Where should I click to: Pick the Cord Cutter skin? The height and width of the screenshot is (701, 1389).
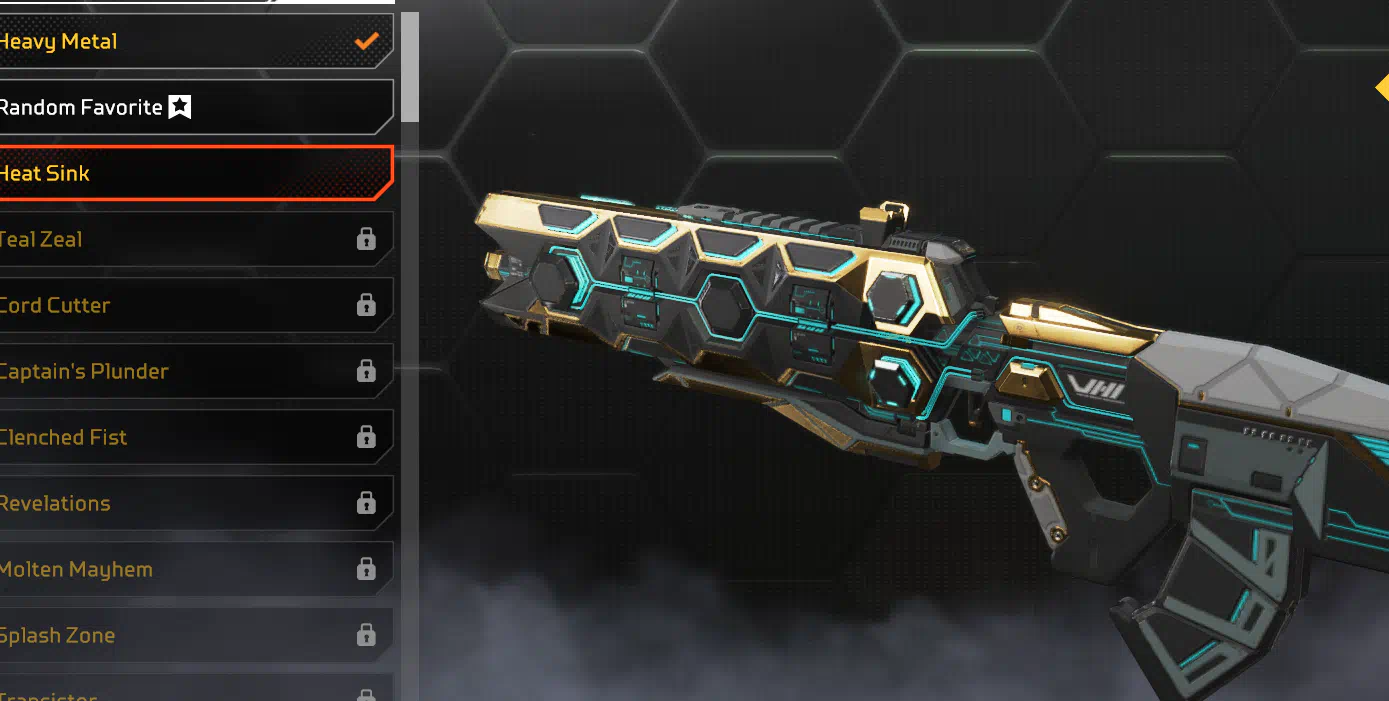pos(190,305)
